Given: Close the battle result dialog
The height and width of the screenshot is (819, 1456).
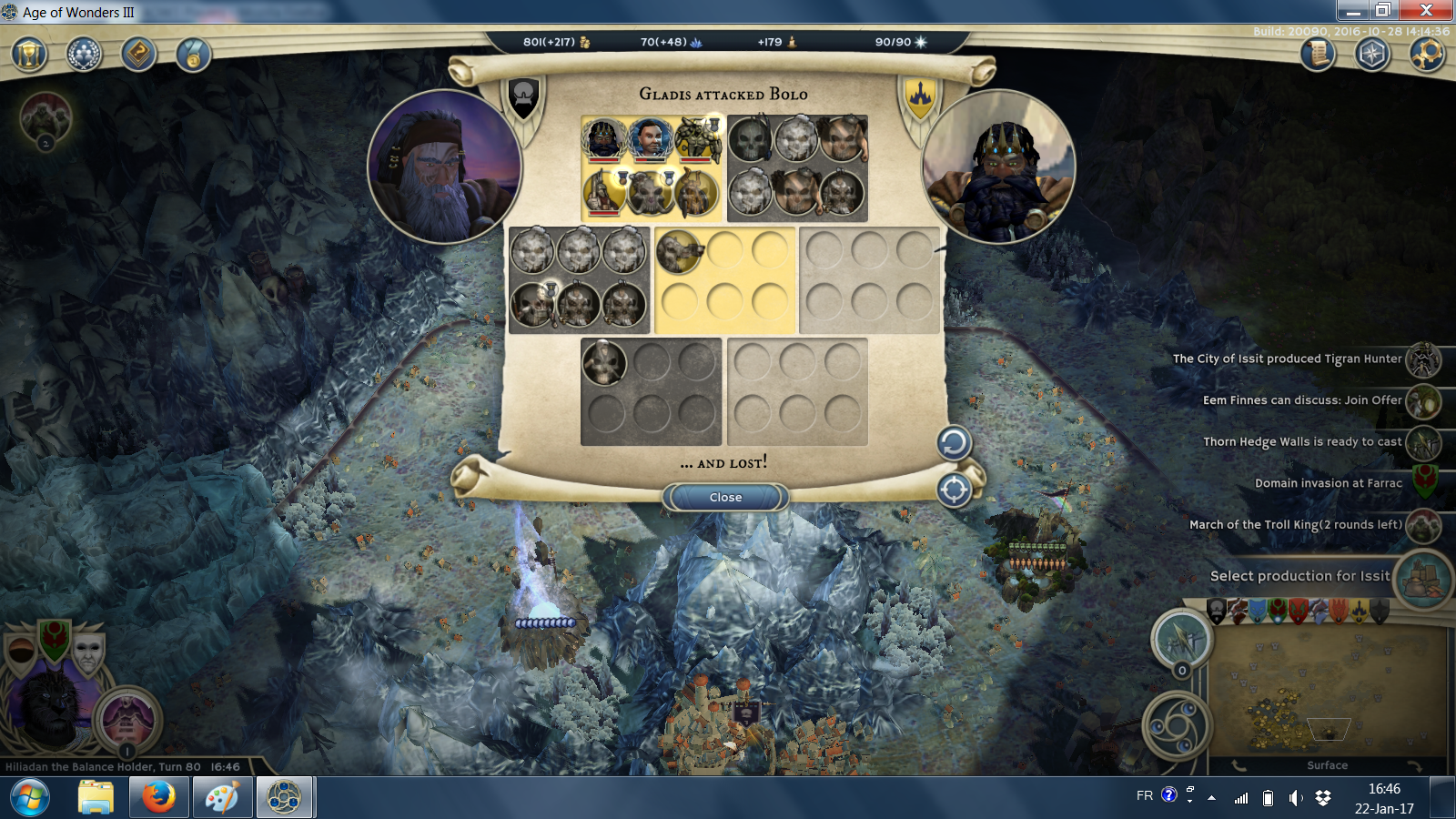Looking at the screenshot, I should [725, 497].
